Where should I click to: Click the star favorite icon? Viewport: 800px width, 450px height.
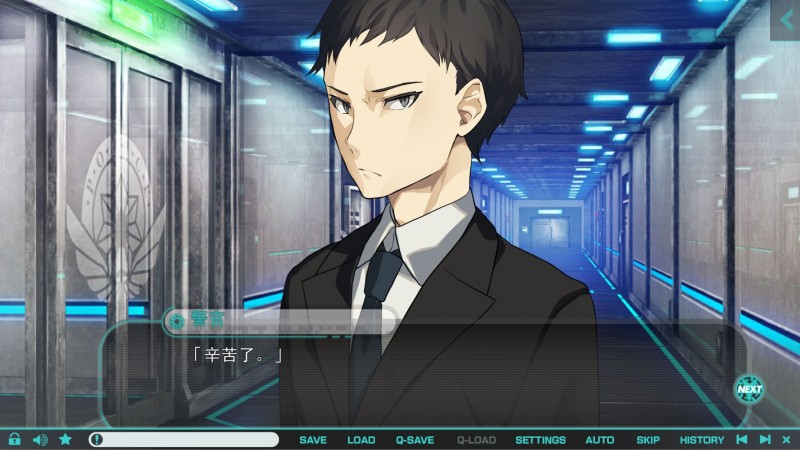click(65, 439)
